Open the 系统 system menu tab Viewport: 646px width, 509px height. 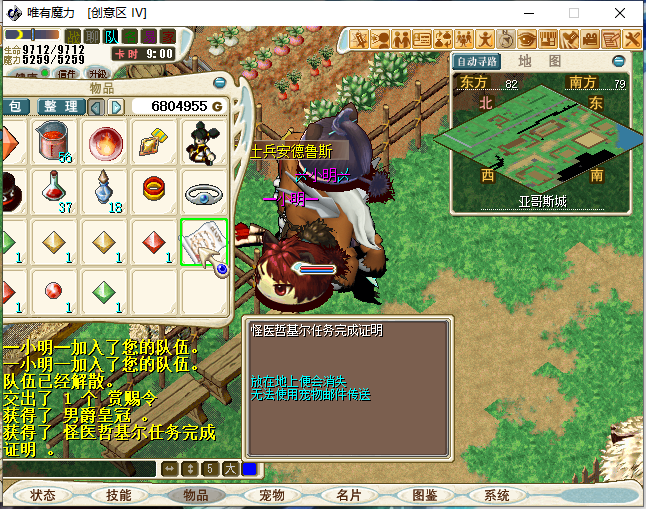pos(497,495)
